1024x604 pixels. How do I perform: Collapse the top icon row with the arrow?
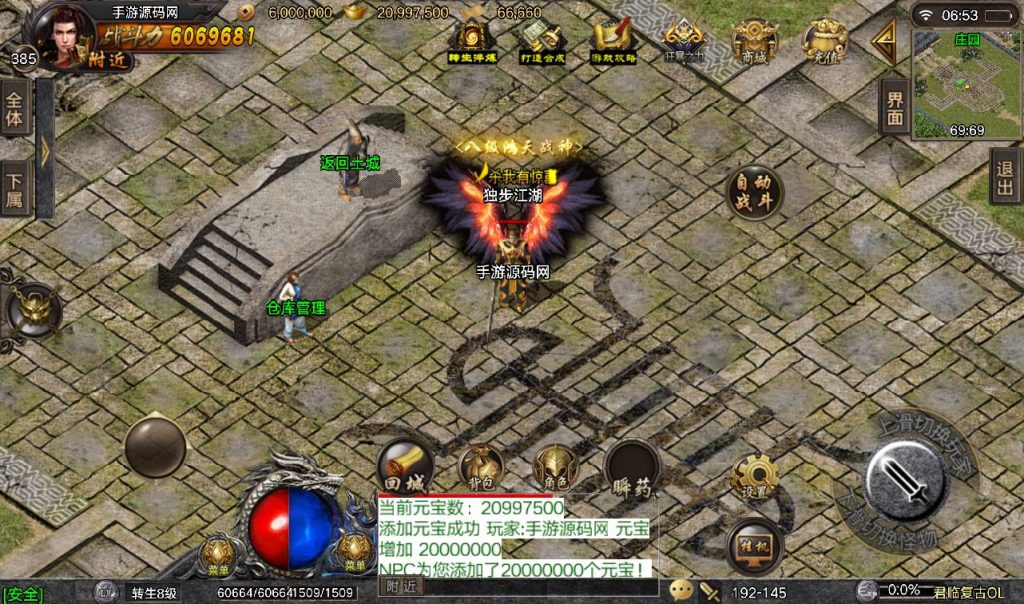(884, 41)
